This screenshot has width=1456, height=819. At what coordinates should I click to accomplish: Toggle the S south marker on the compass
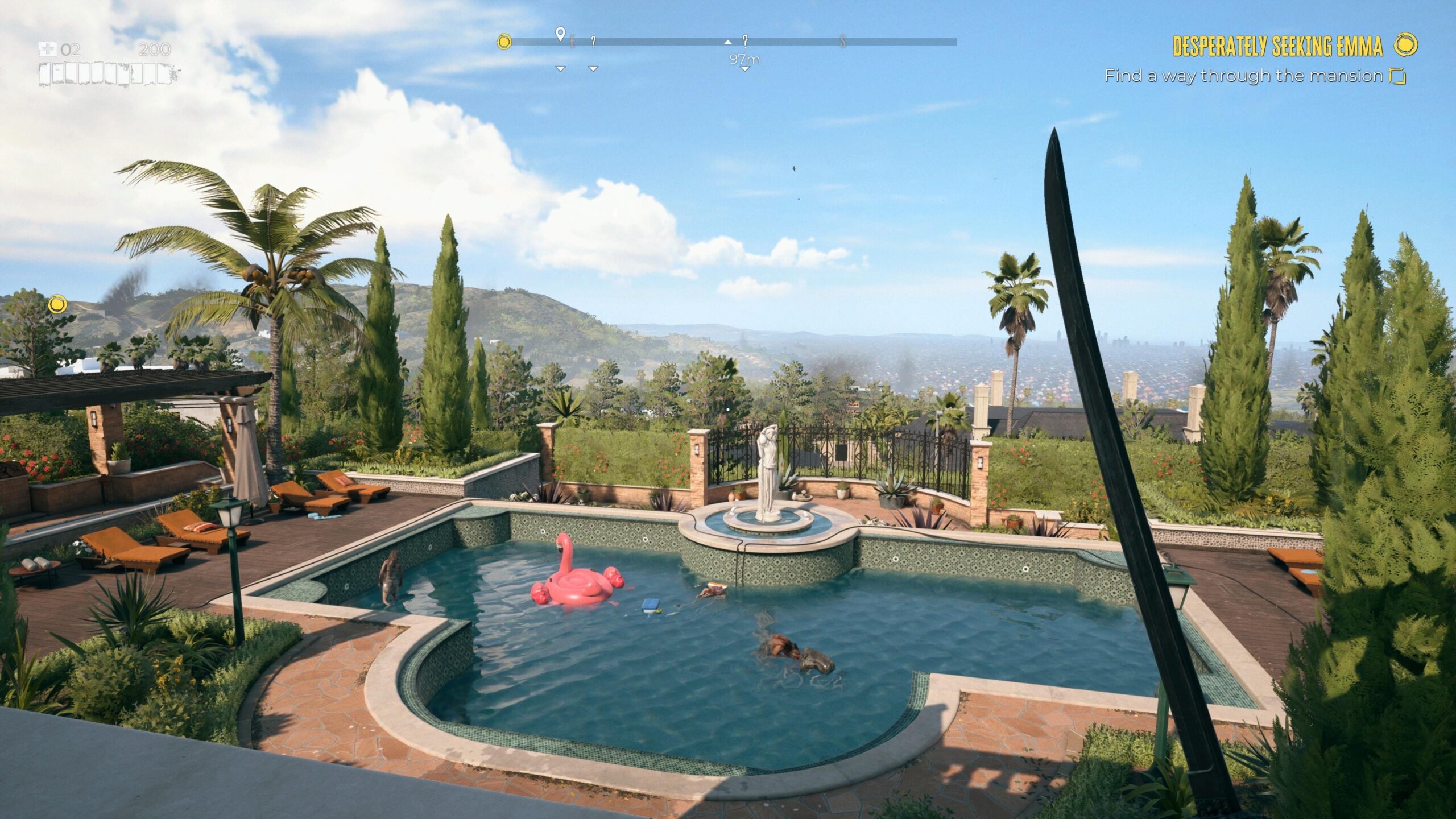point(842,42)
